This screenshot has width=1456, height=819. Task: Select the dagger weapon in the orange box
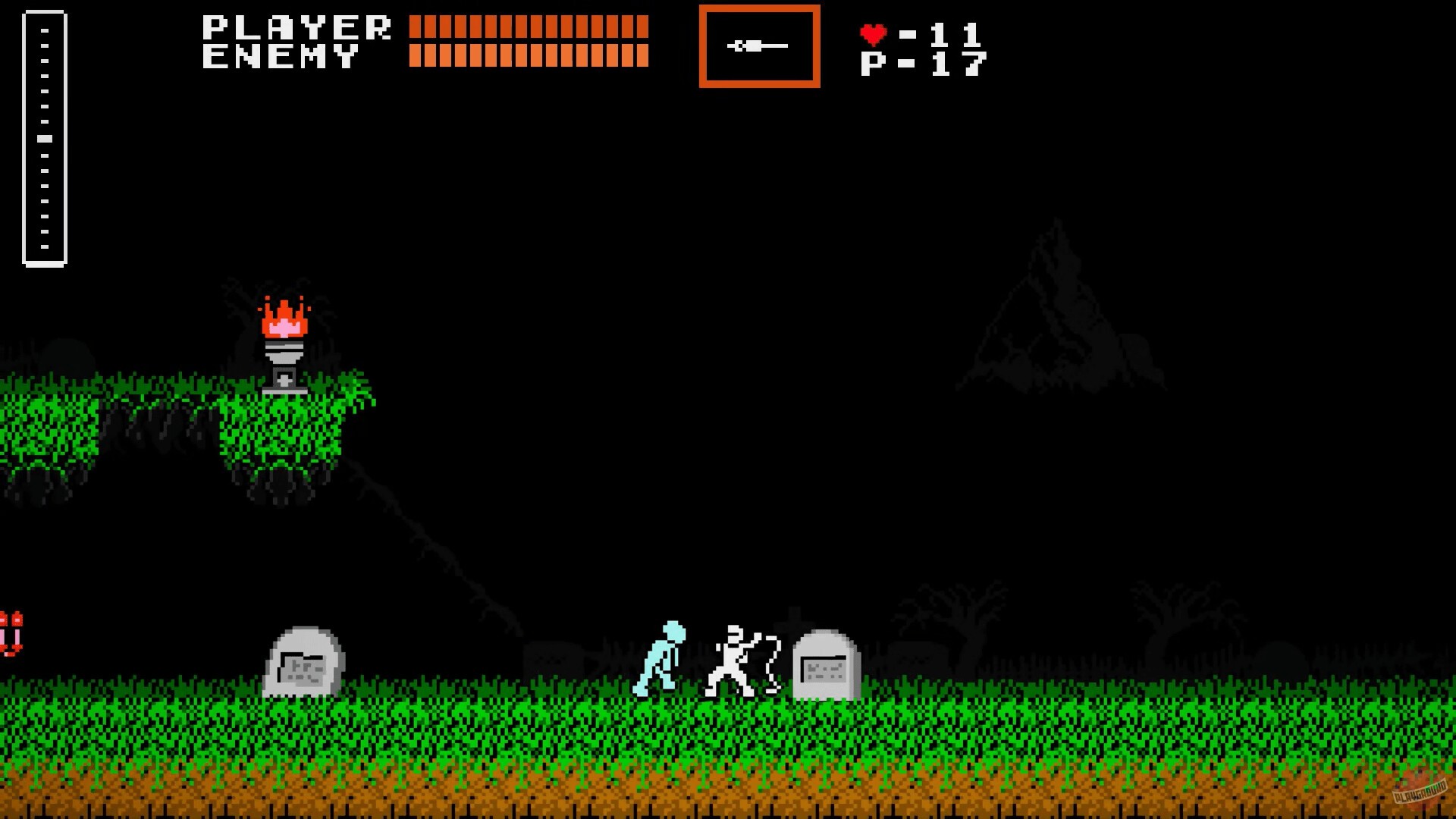pos(758,47)
